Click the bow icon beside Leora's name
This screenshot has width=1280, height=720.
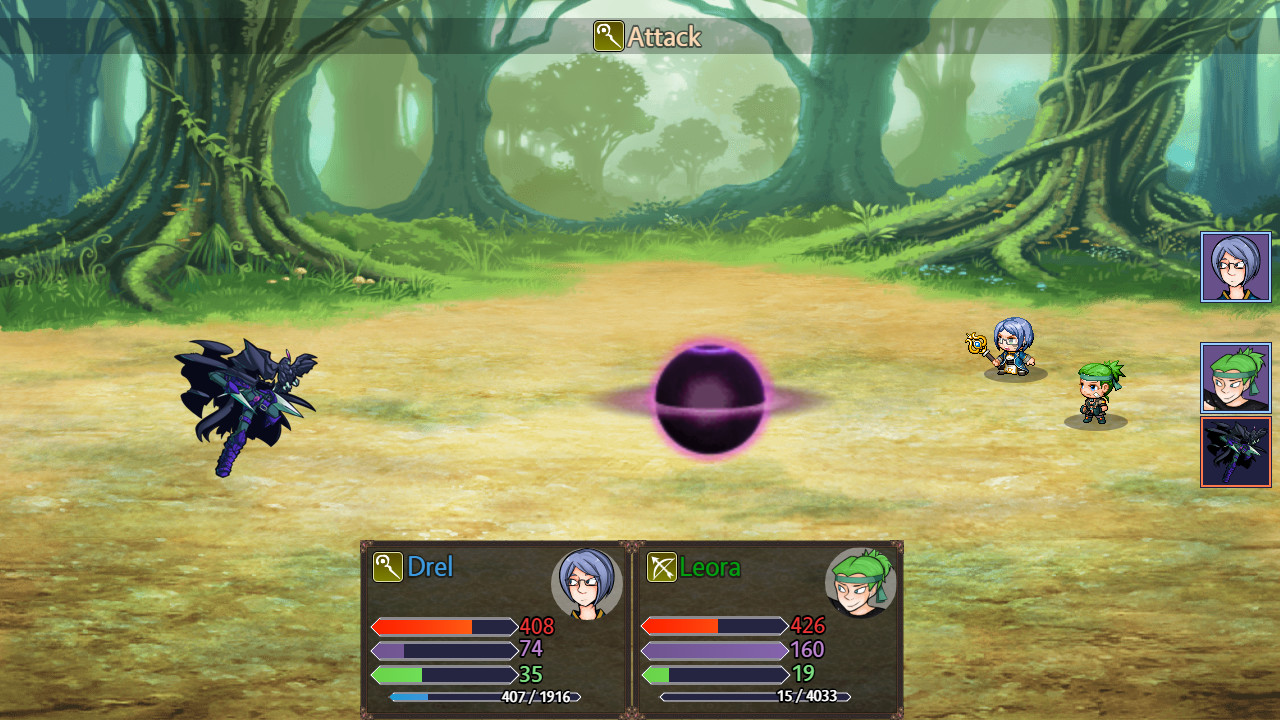click(x=661, y=567)
